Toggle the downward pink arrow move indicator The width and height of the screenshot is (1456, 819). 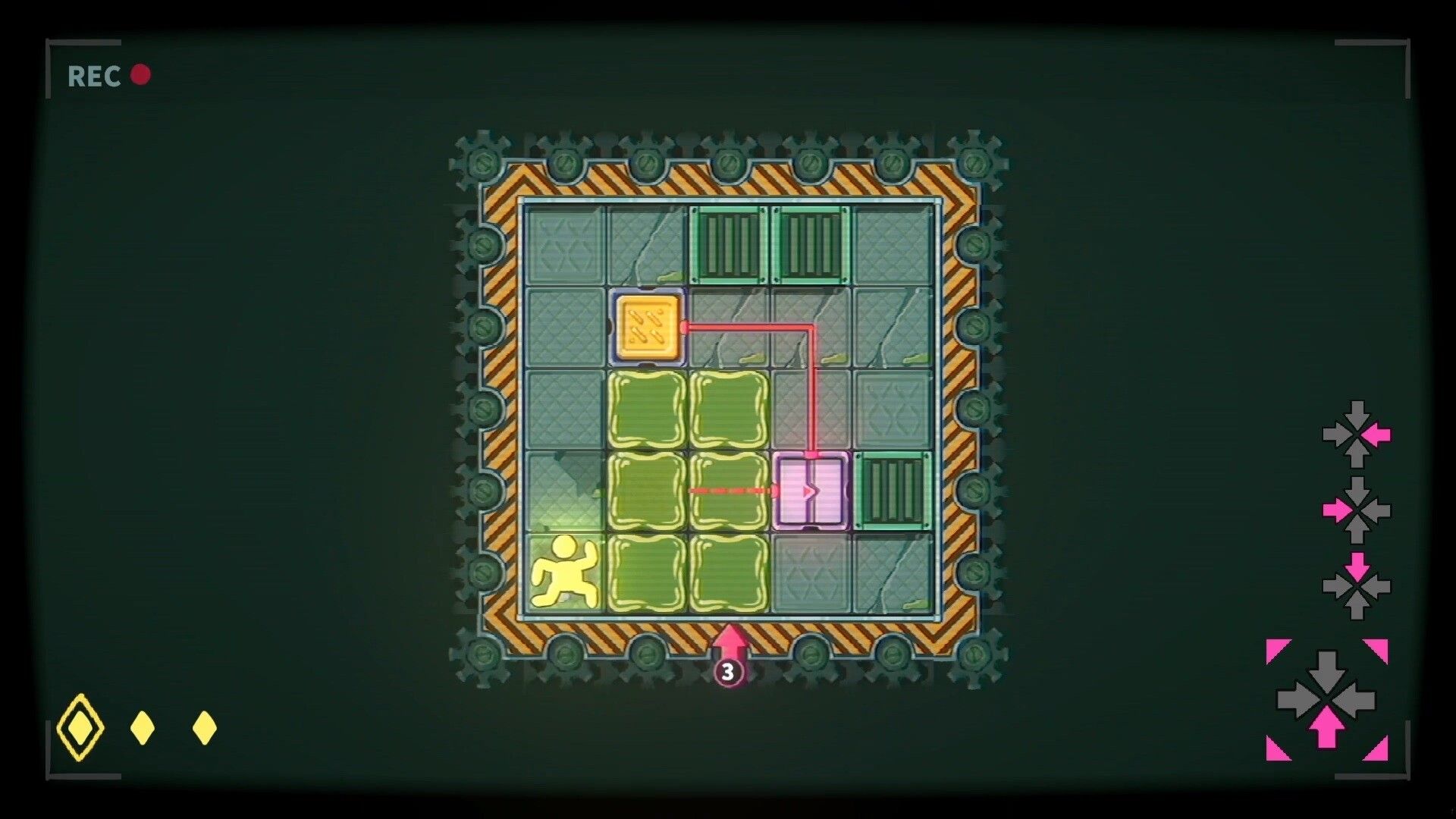pos(1357,565)
